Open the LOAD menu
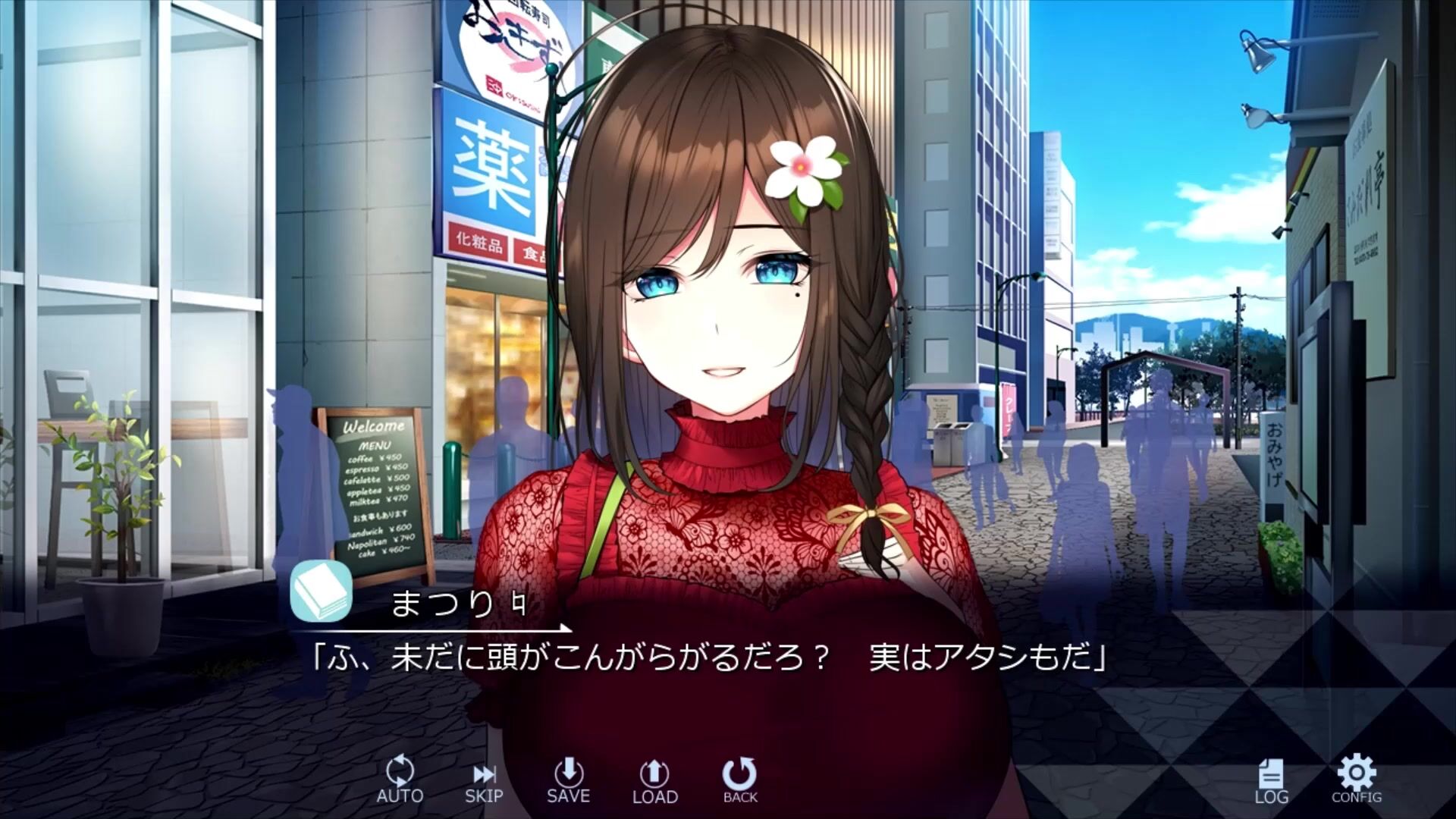The width and height of the screenshot is (1456, 819). 654,781
